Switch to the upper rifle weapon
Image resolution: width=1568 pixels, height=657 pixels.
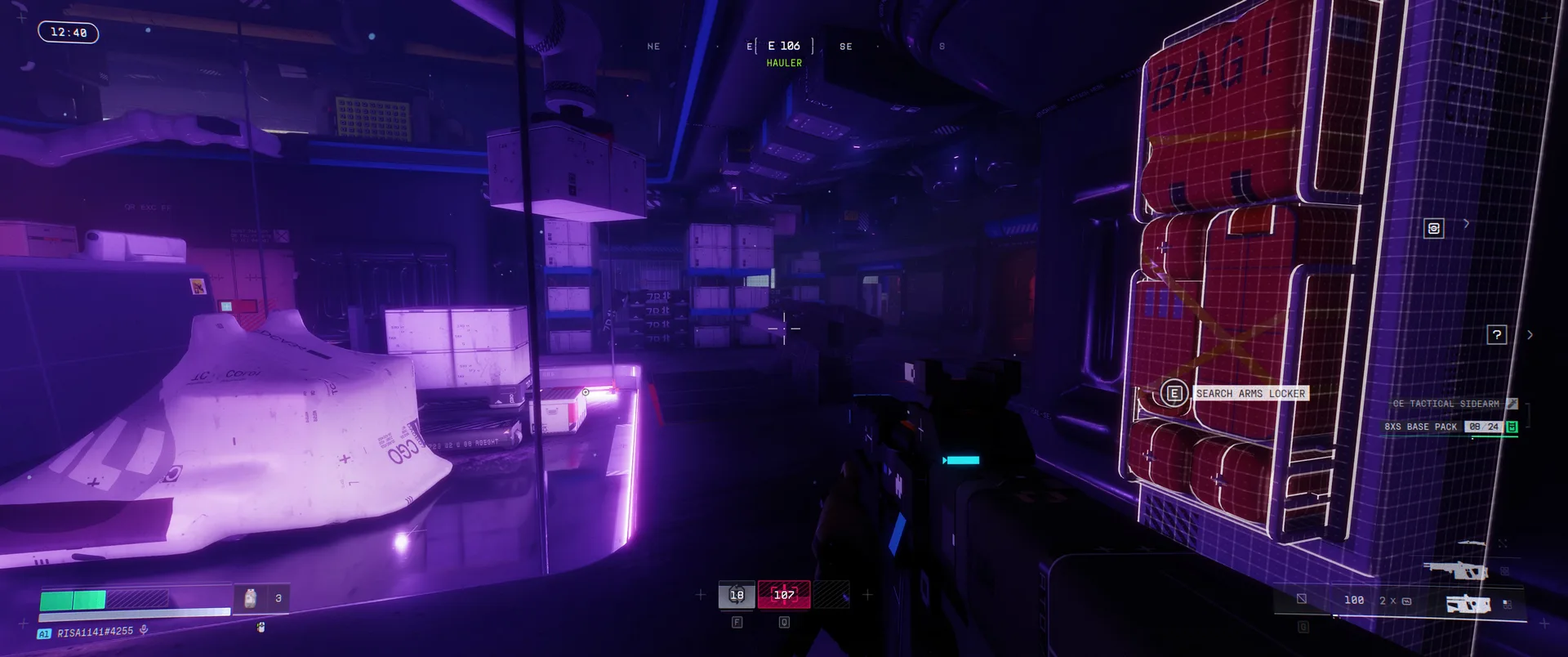[x=1454, y=570]
